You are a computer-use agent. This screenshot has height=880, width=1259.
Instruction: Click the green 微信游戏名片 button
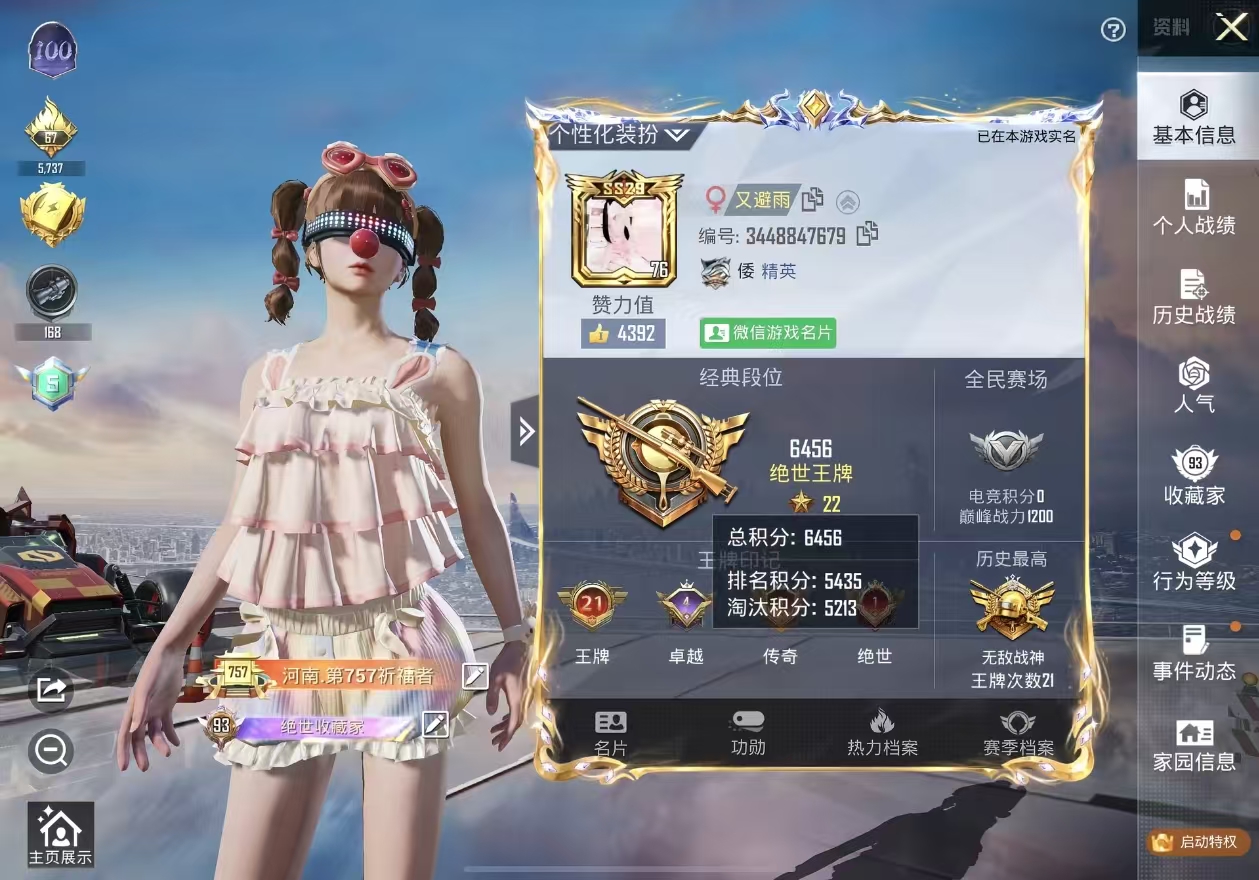pos(767,333)
